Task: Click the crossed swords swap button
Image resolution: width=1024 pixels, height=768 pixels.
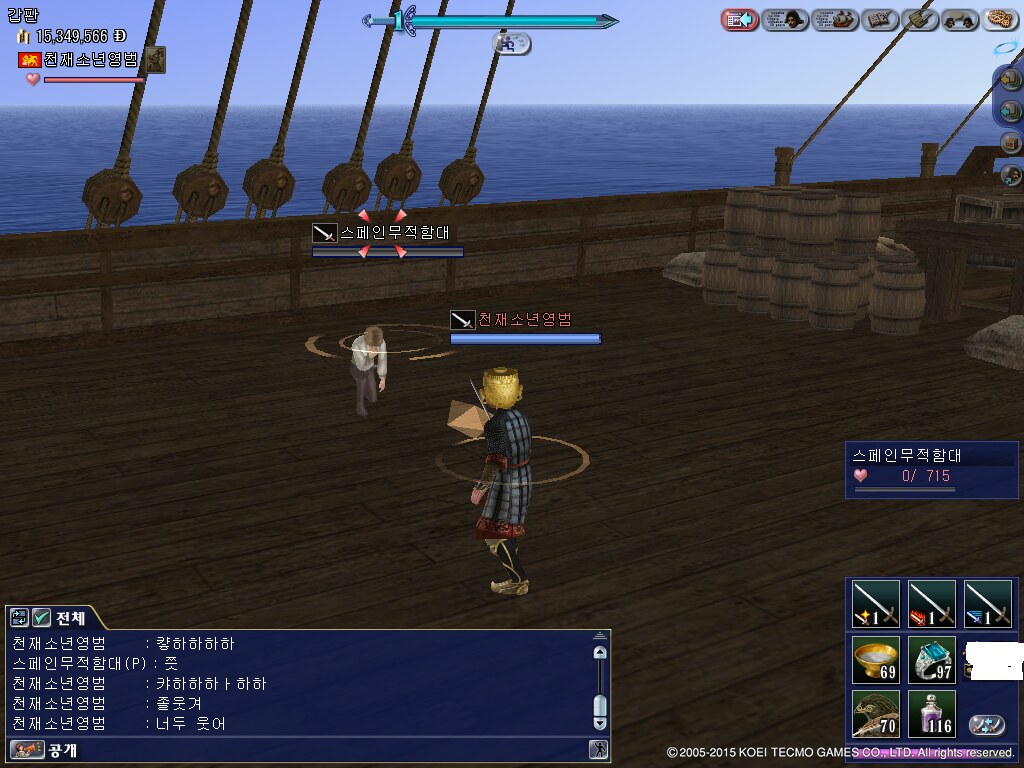Action: [x=987, y=725]
